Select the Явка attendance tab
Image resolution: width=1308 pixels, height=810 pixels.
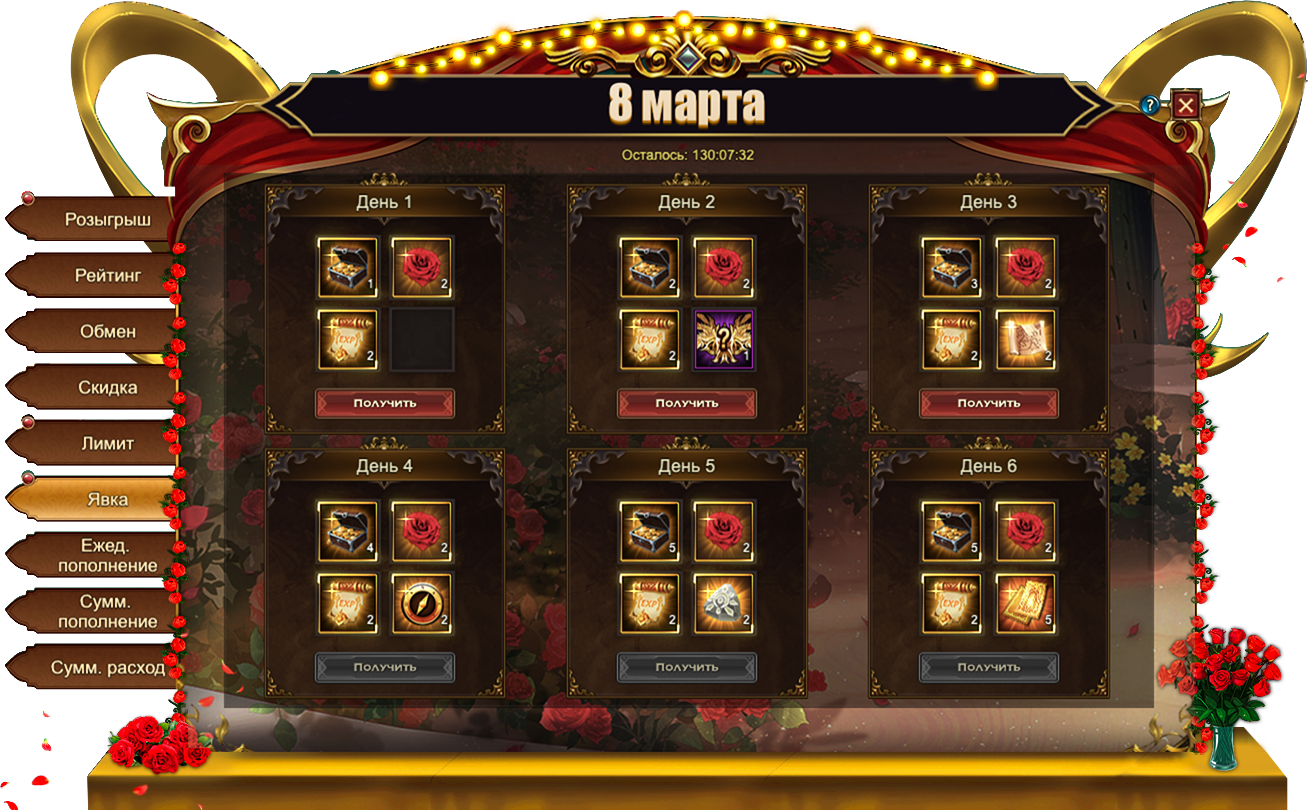pos(107,499)
